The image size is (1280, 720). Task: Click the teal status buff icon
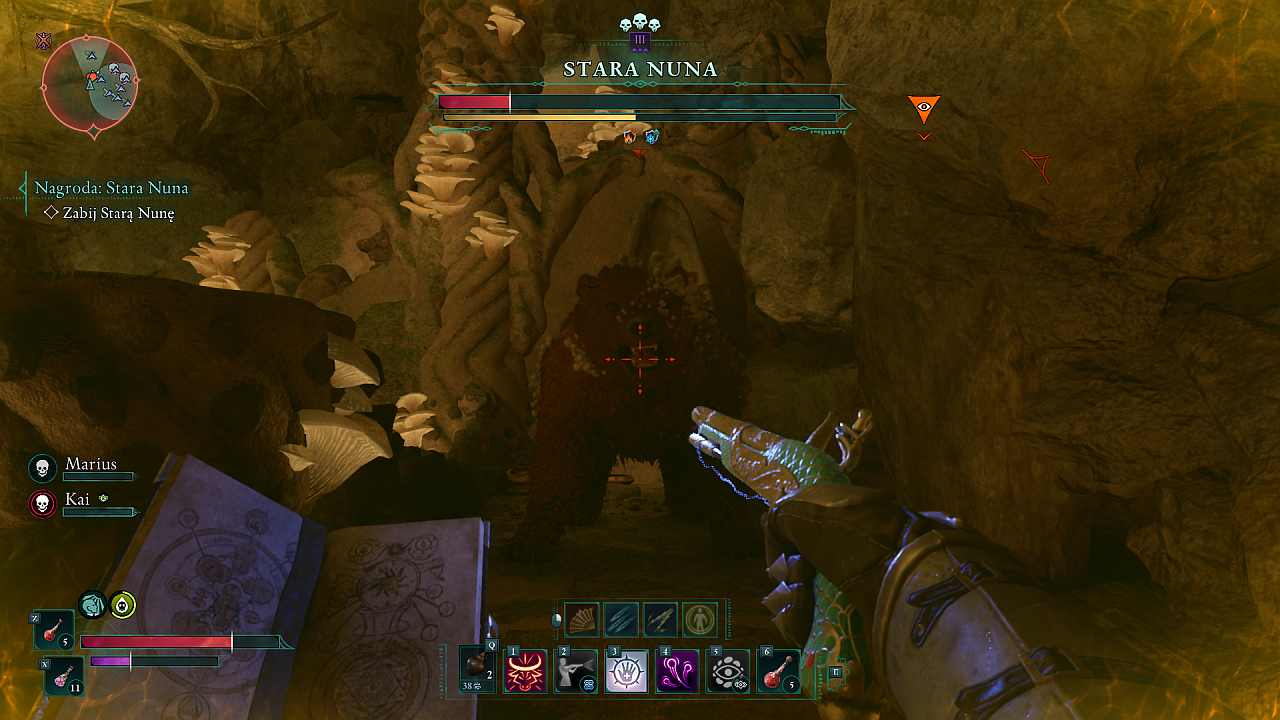[x=92, y=604]
